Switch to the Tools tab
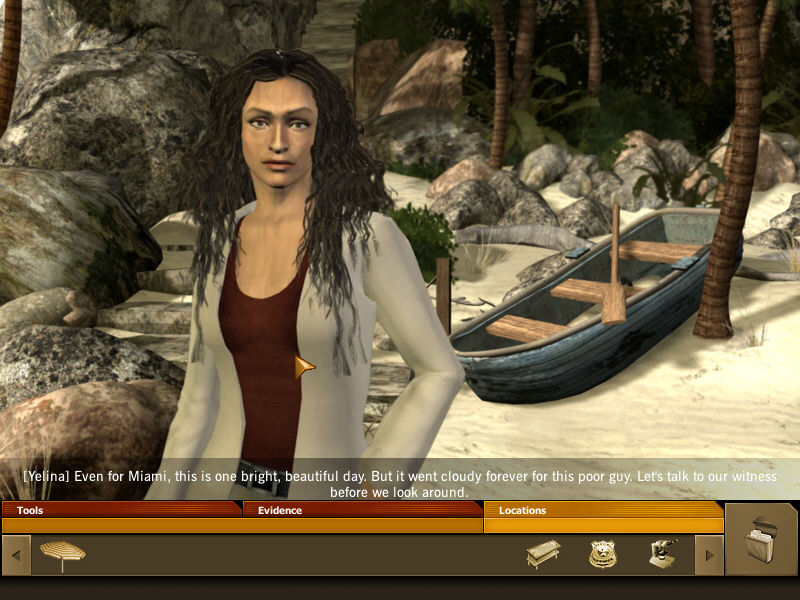800x600 pixels. pos(120,510)
